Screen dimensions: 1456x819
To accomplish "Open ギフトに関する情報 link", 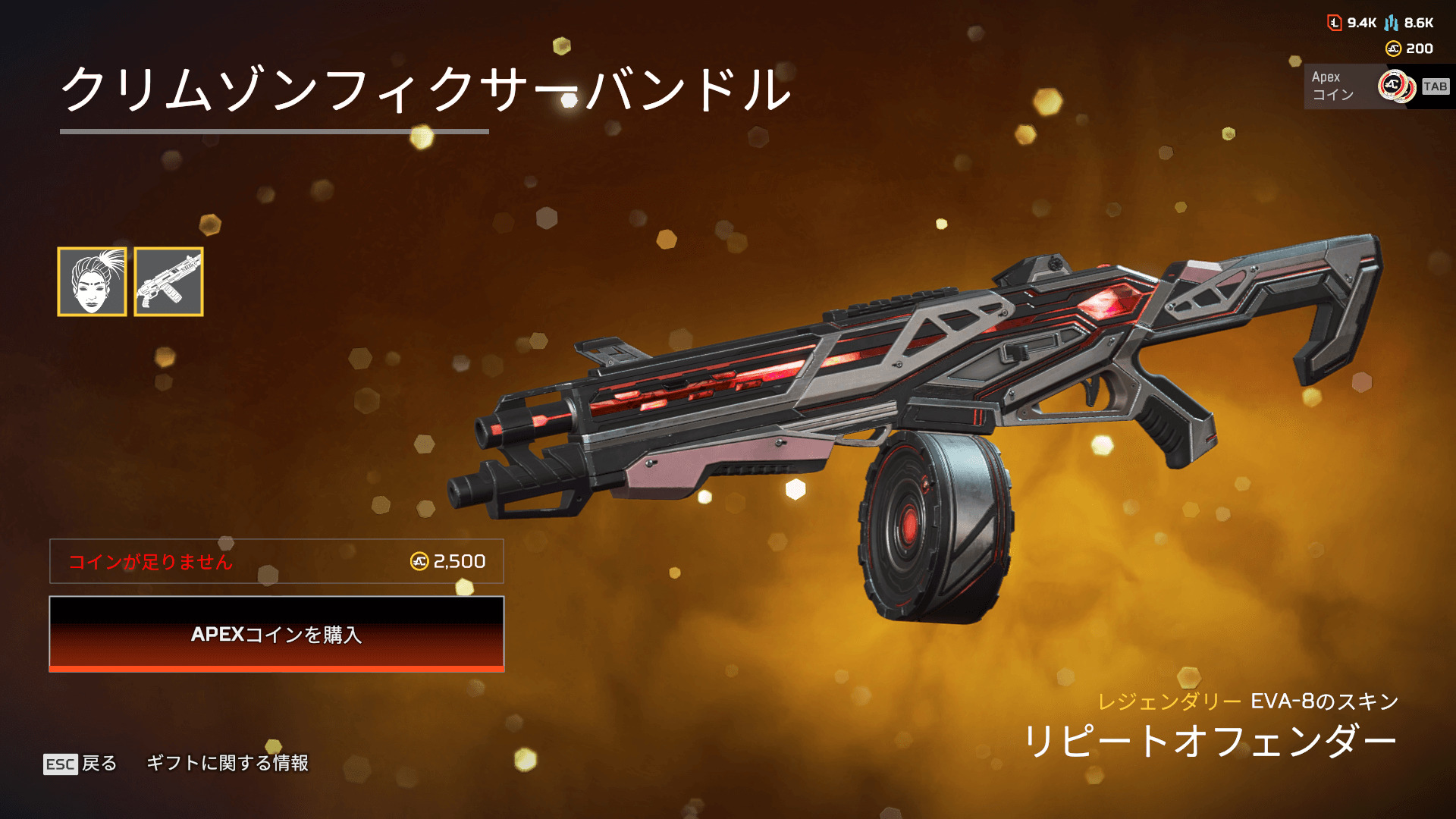I will (227, 763).
